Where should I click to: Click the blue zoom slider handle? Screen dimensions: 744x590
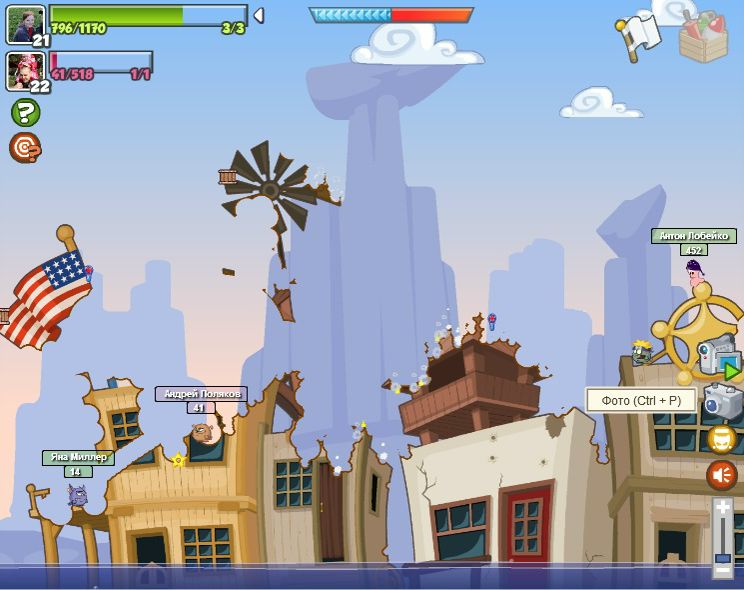point(723,557)
